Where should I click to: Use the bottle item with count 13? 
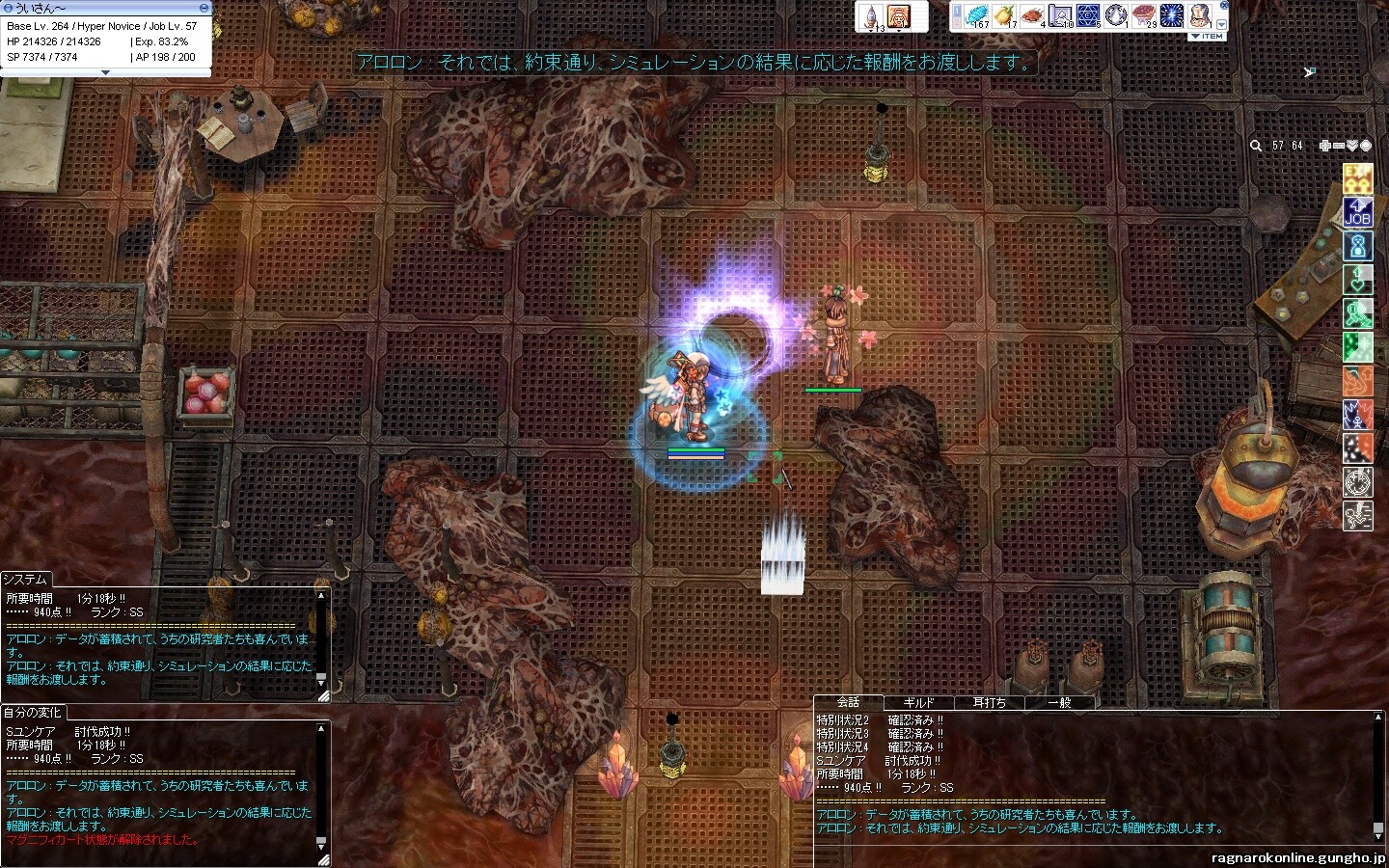click(x=872, y=16)
